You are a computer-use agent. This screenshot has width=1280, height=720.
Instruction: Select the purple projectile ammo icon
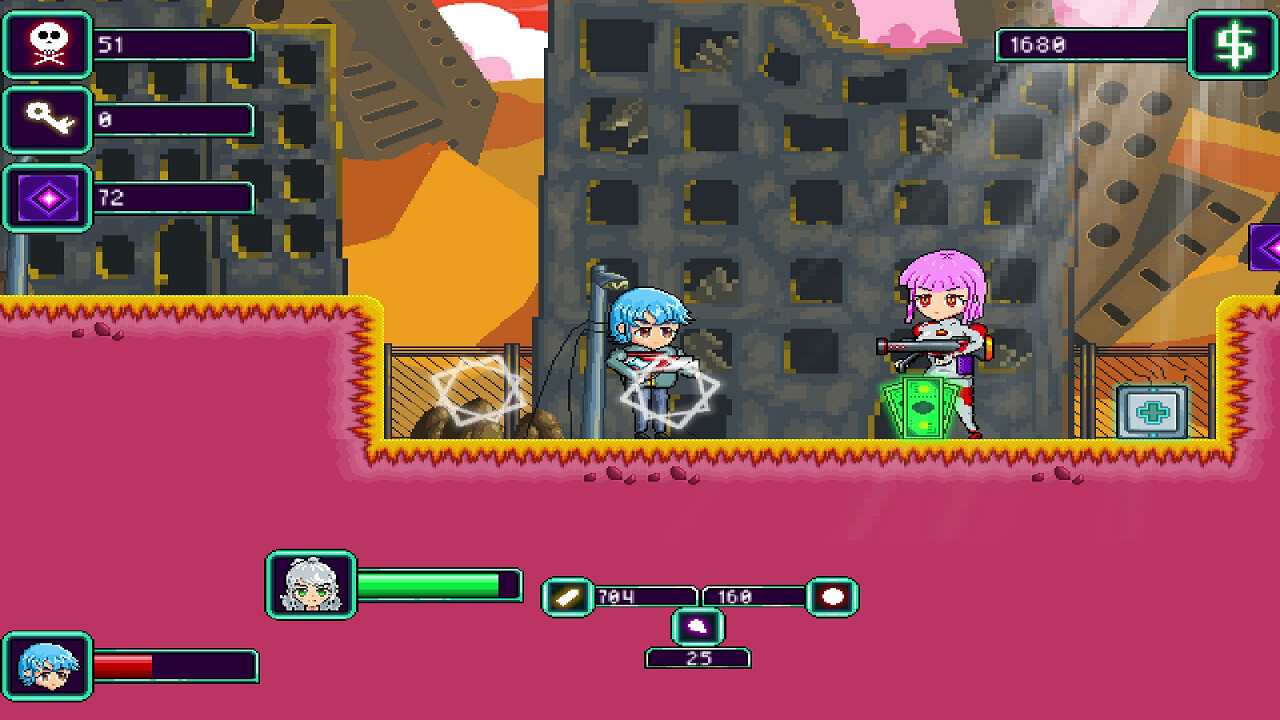point(699,626)
